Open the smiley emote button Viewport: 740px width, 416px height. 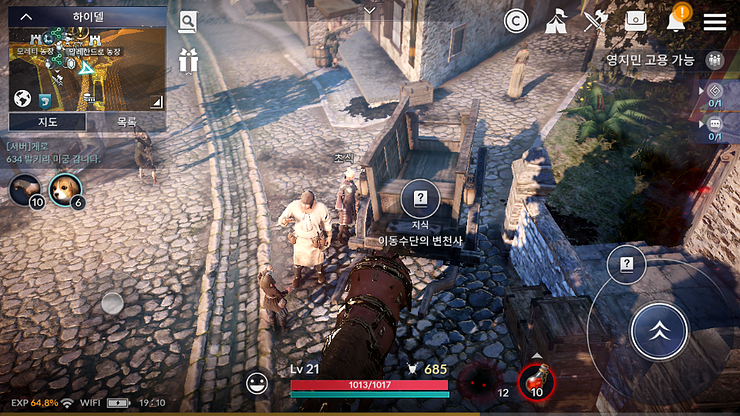[258, 382]
